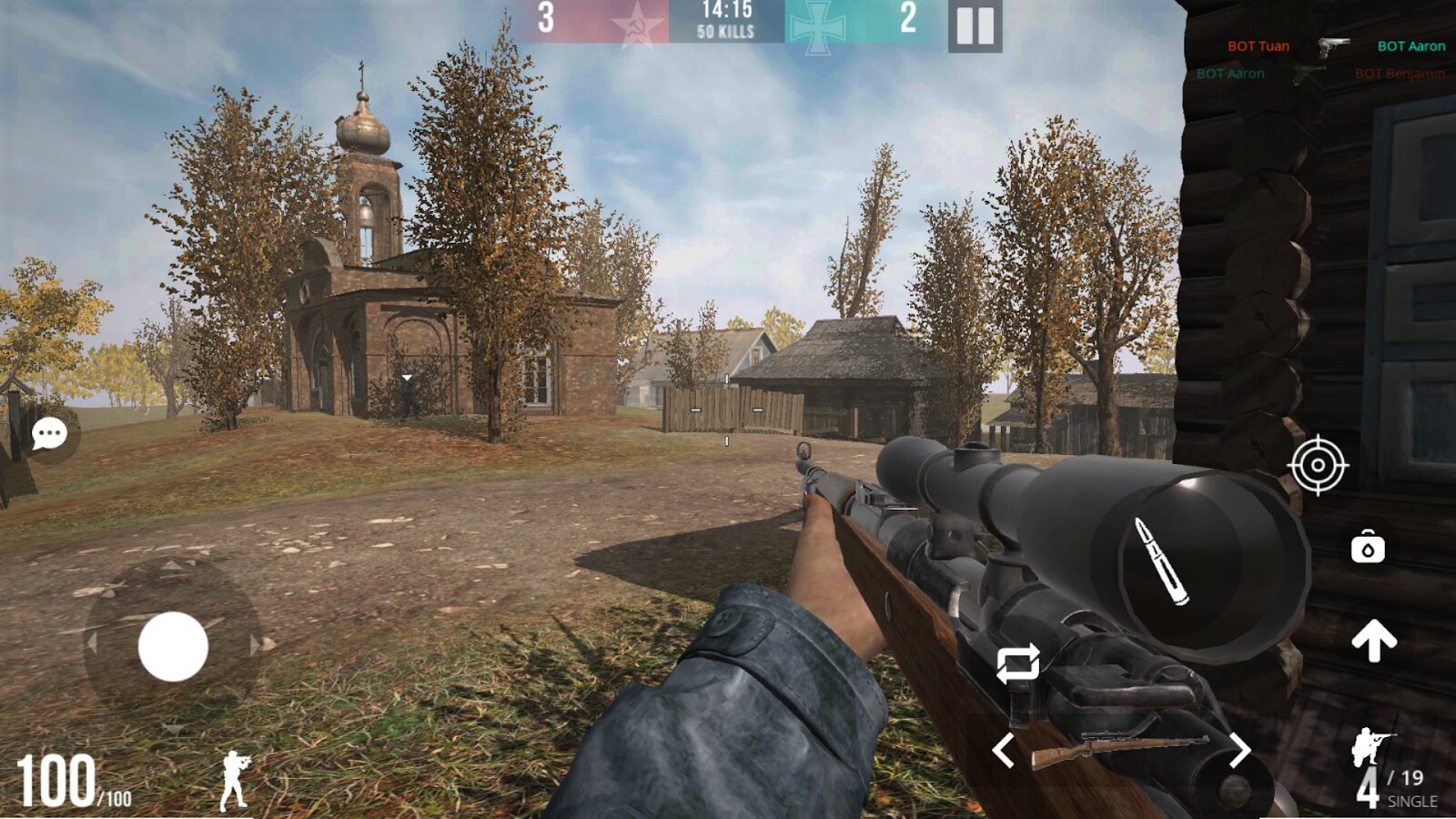Fire using the bullet button
The image size is (1456, 819).
(x=1161, y=561)
